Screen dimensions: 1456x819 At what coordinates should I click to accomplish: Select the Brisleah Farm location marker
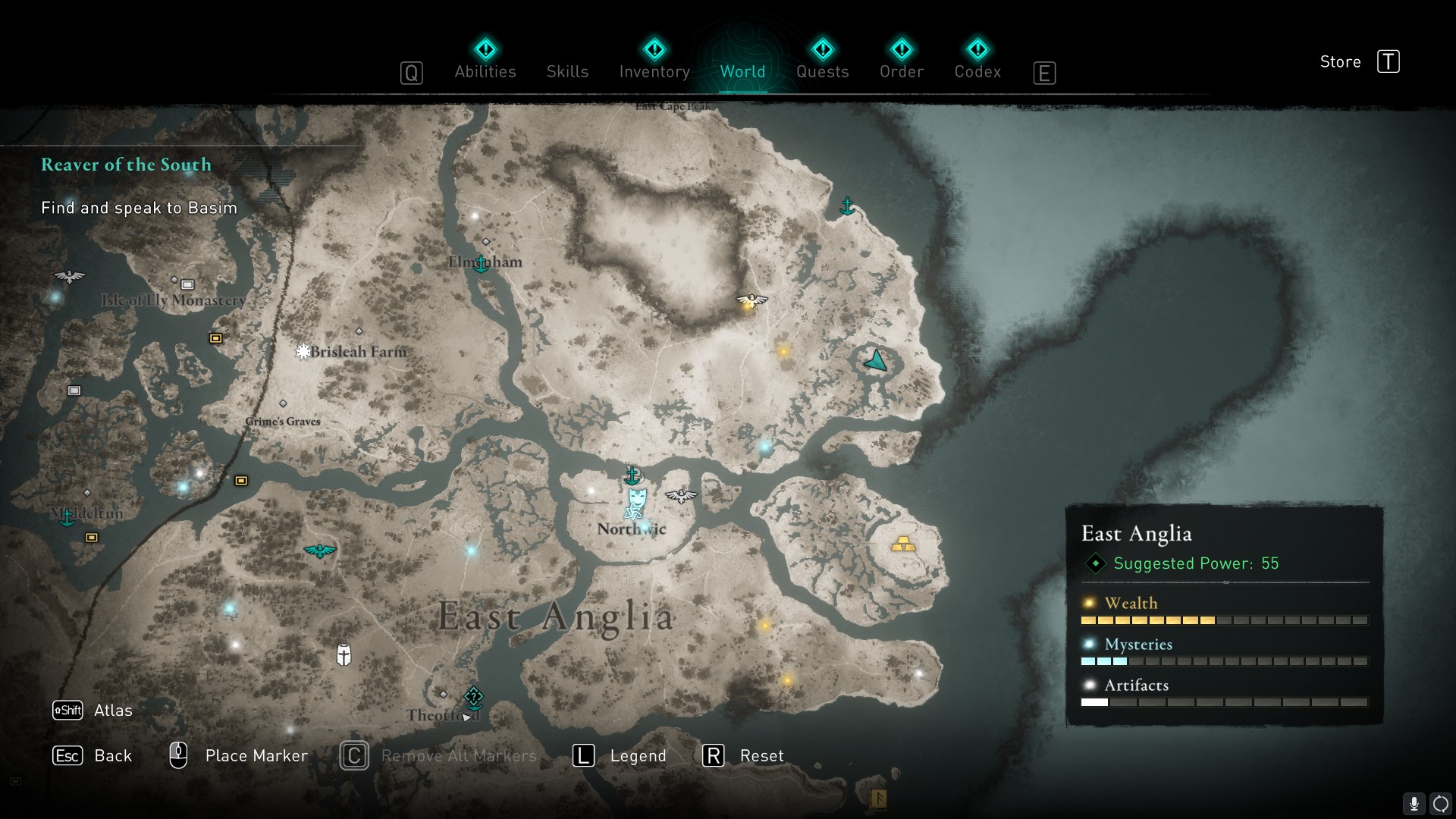click(303, 351)
